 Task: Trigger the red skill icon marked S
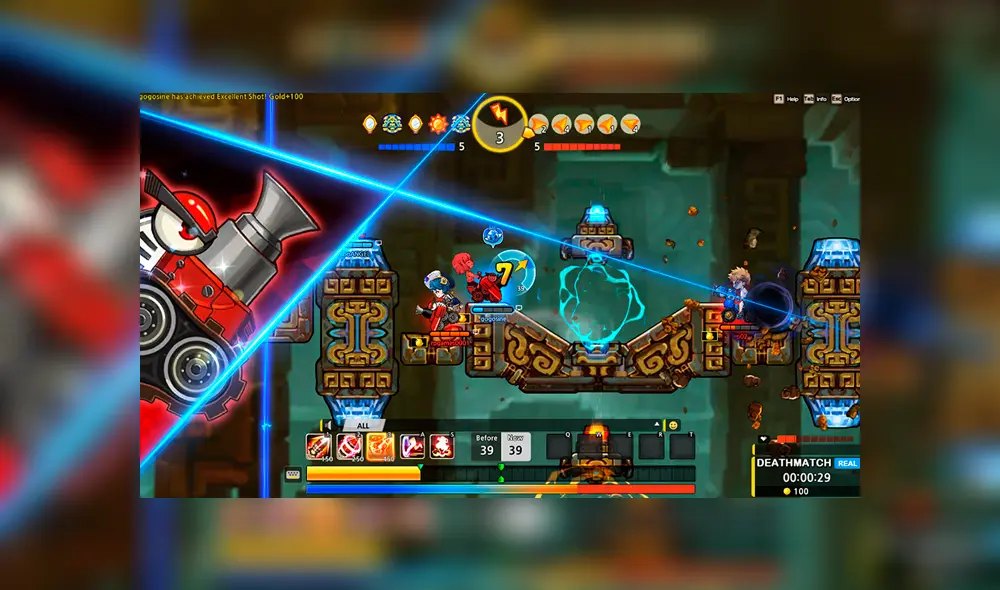pyautogui.click(x=441, y=446)
